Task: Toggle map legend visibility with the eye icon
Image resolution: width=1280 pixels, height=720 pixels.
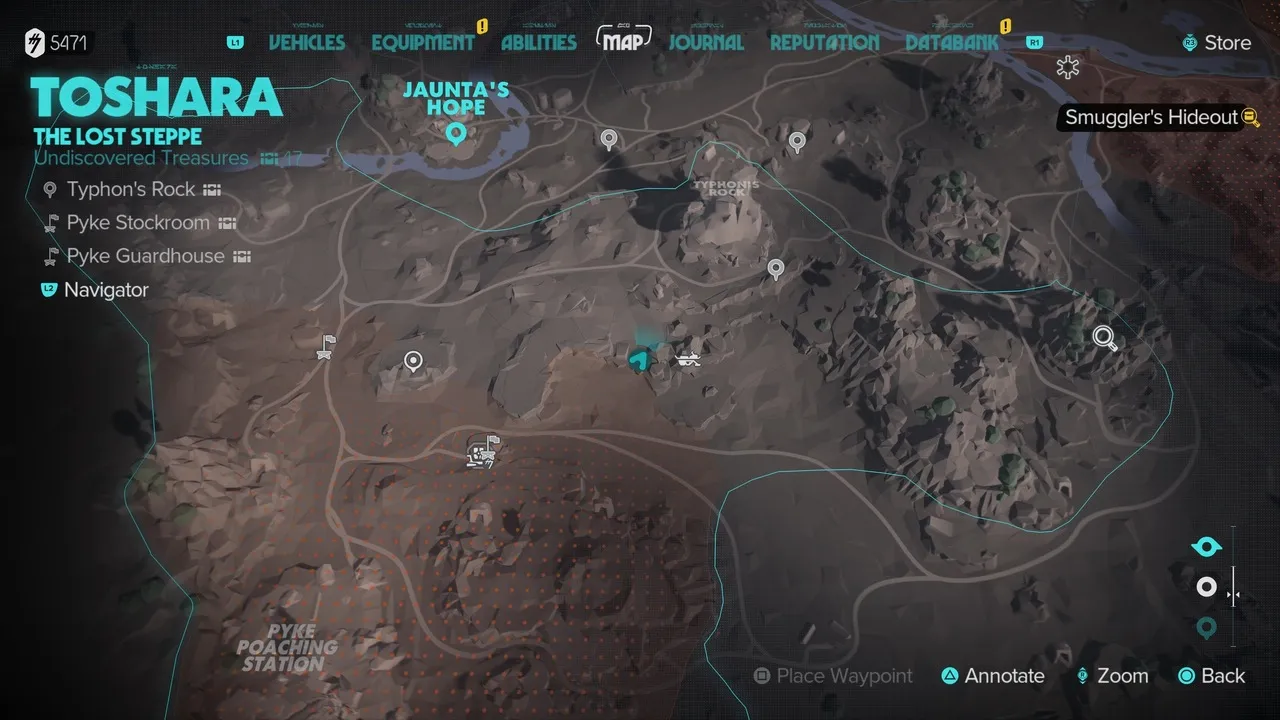Action: (1205, 546)
